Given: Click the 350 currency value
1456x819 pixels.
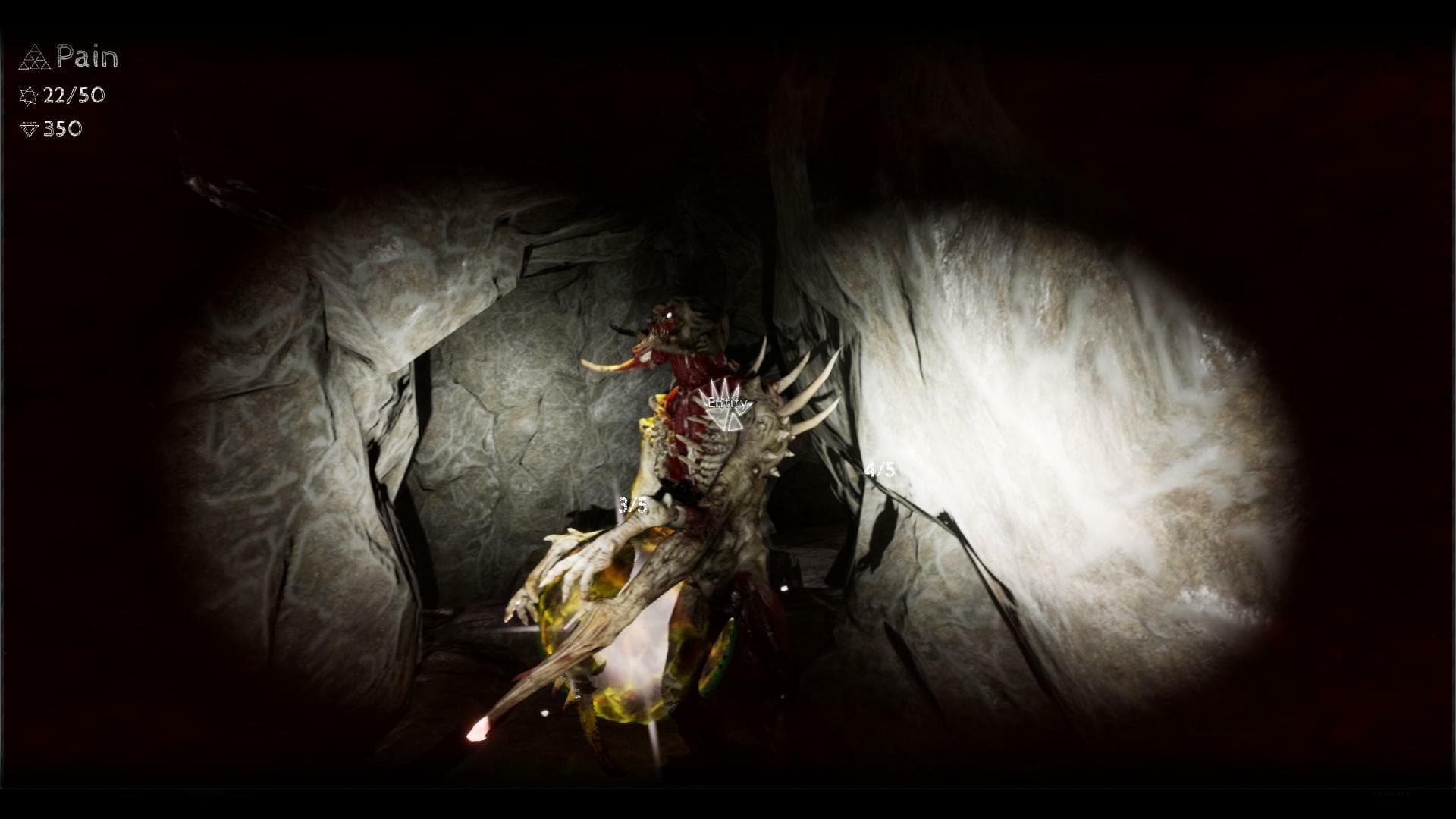Looking at the screenshot, I should pyautogui.click(x=64, y=128).
